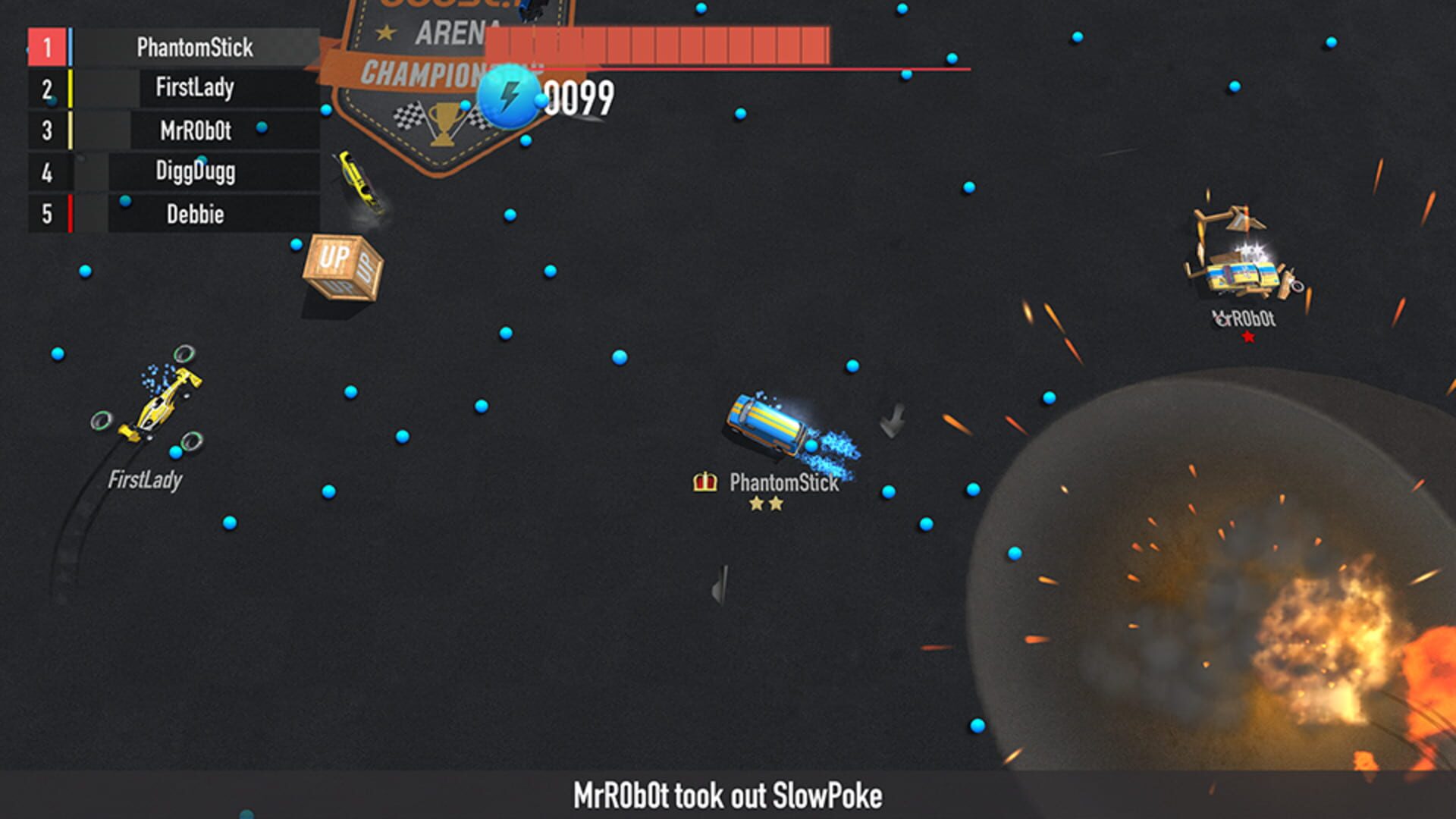Viewport: 1456px width, 819px height.
Task: Activate the blue lightning bolt boost icon
Action: [x=510, y=97]
